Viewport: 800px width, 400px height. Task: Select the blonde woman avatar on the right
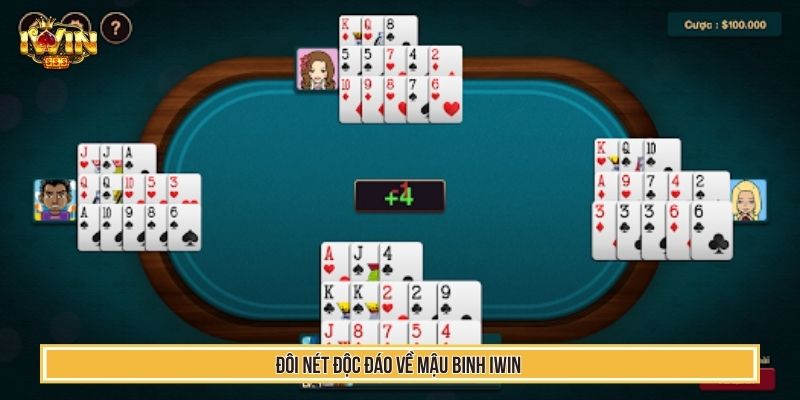tap(748, 200)
